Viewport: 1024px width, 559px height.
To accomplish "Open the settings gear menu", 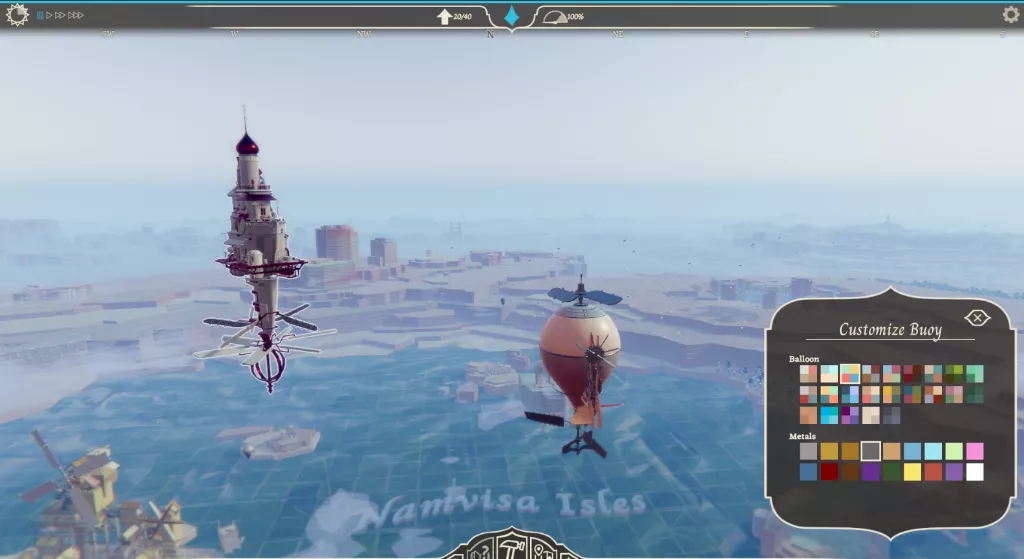I will (1011, 14).
